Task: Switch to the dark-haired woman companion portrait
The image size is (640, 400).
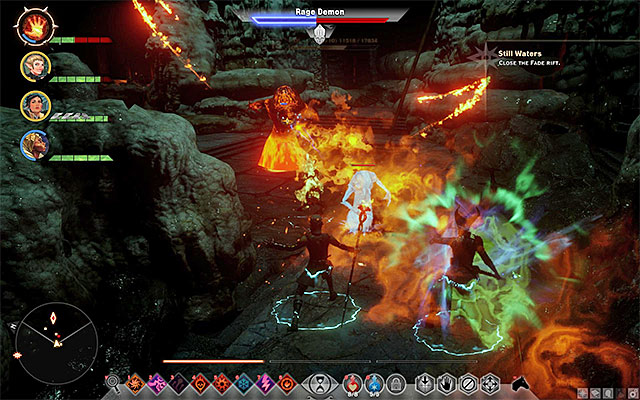Action: pyautogui.click(x=33, y=106)
